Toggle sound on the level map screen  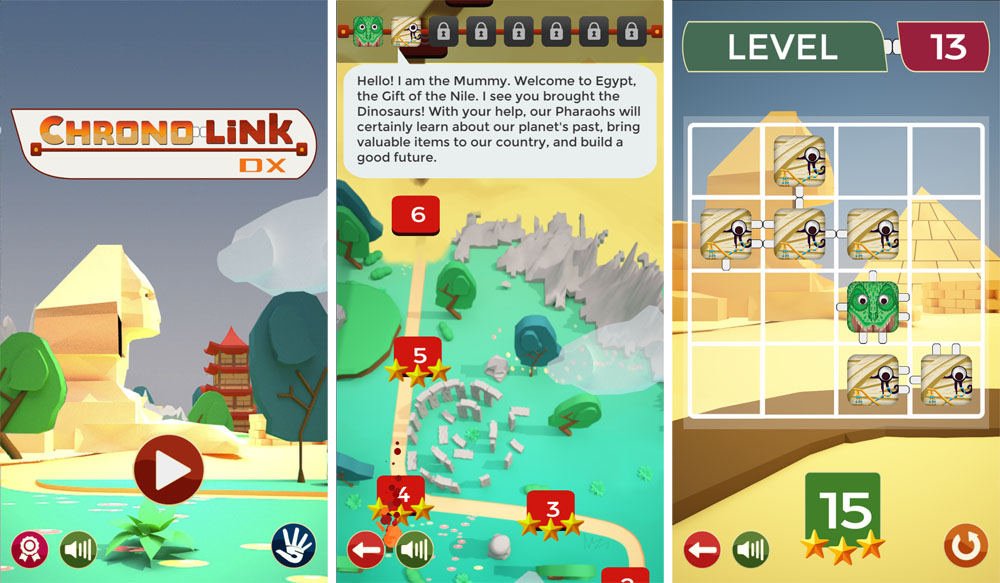pyautogui.click(x=414, y=549)
